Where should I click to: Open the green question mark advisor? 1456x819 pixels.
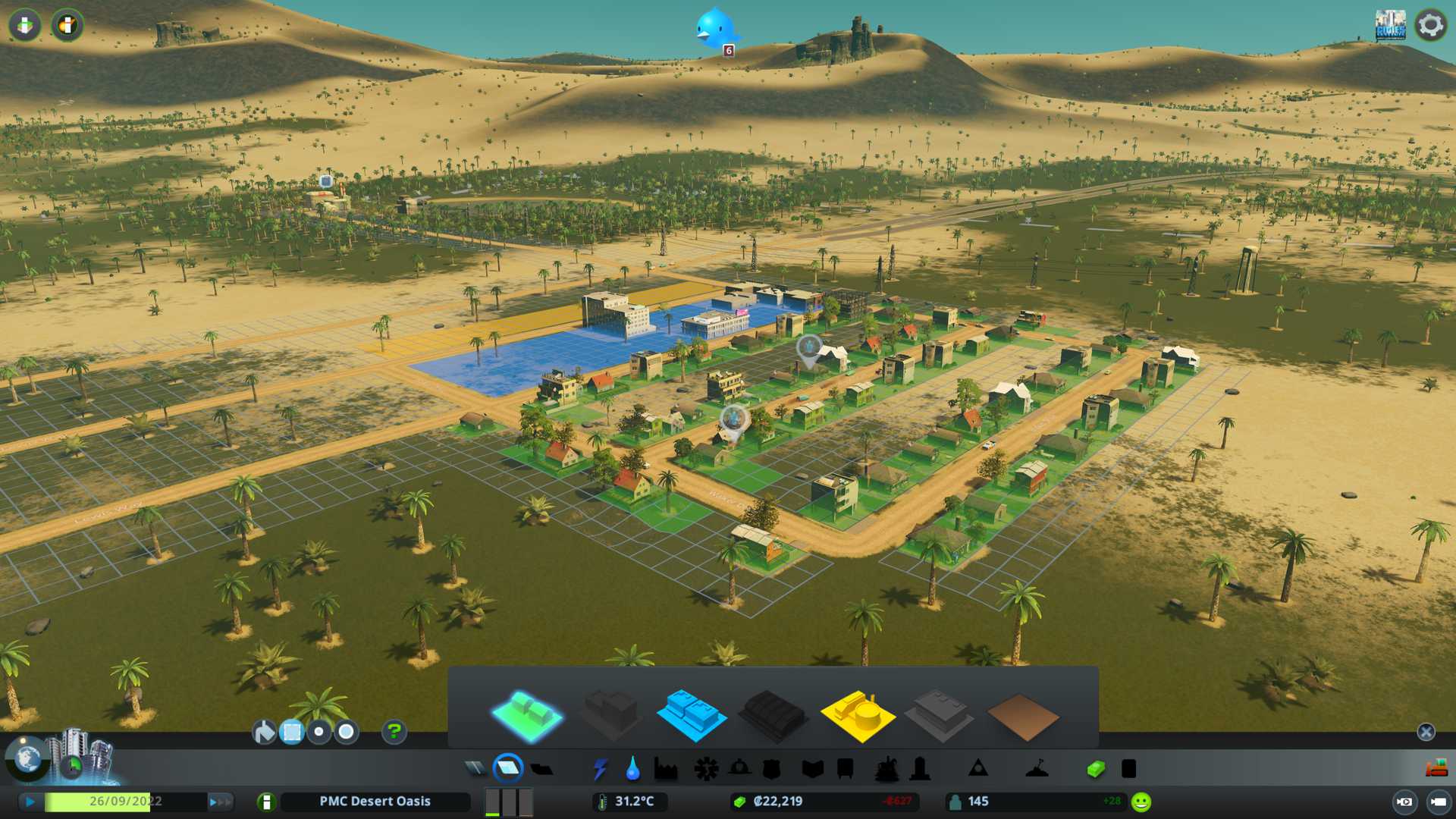394,732
